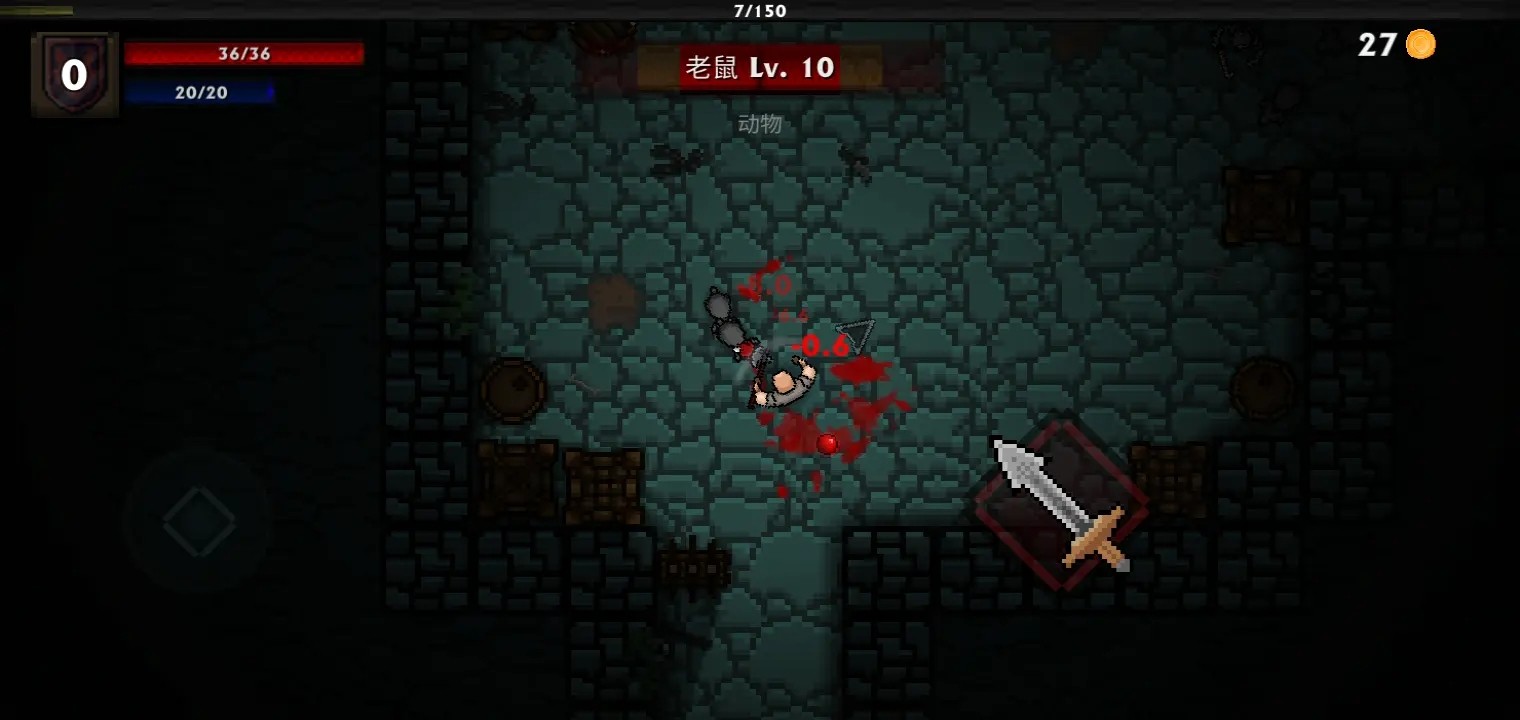Screen dimensions: 1520x720
Task: Touch the virtual movement joystick
Action: pos(199,521)
